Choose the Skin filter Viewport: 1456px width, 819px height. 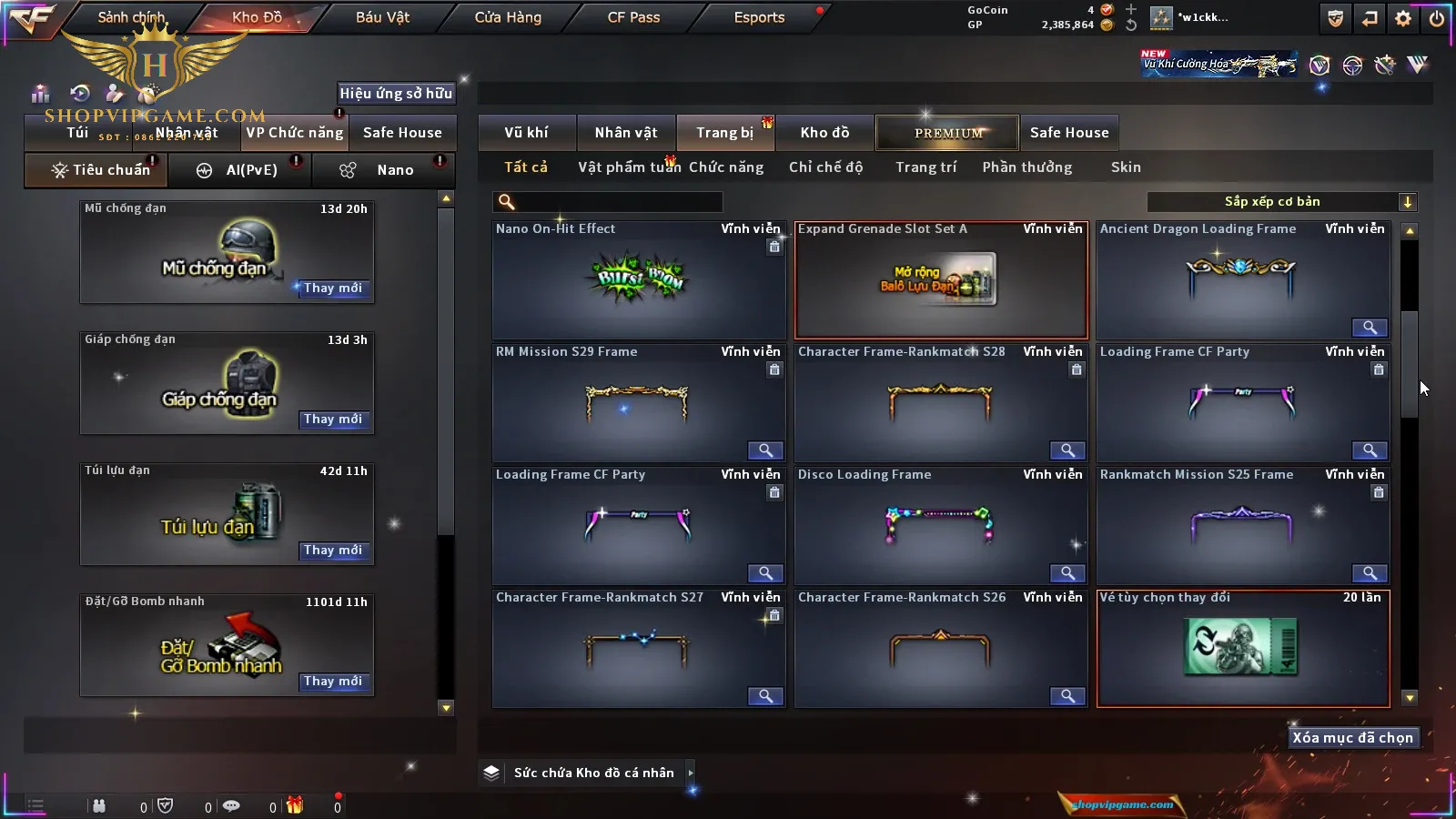click(x=1126, y=167)
